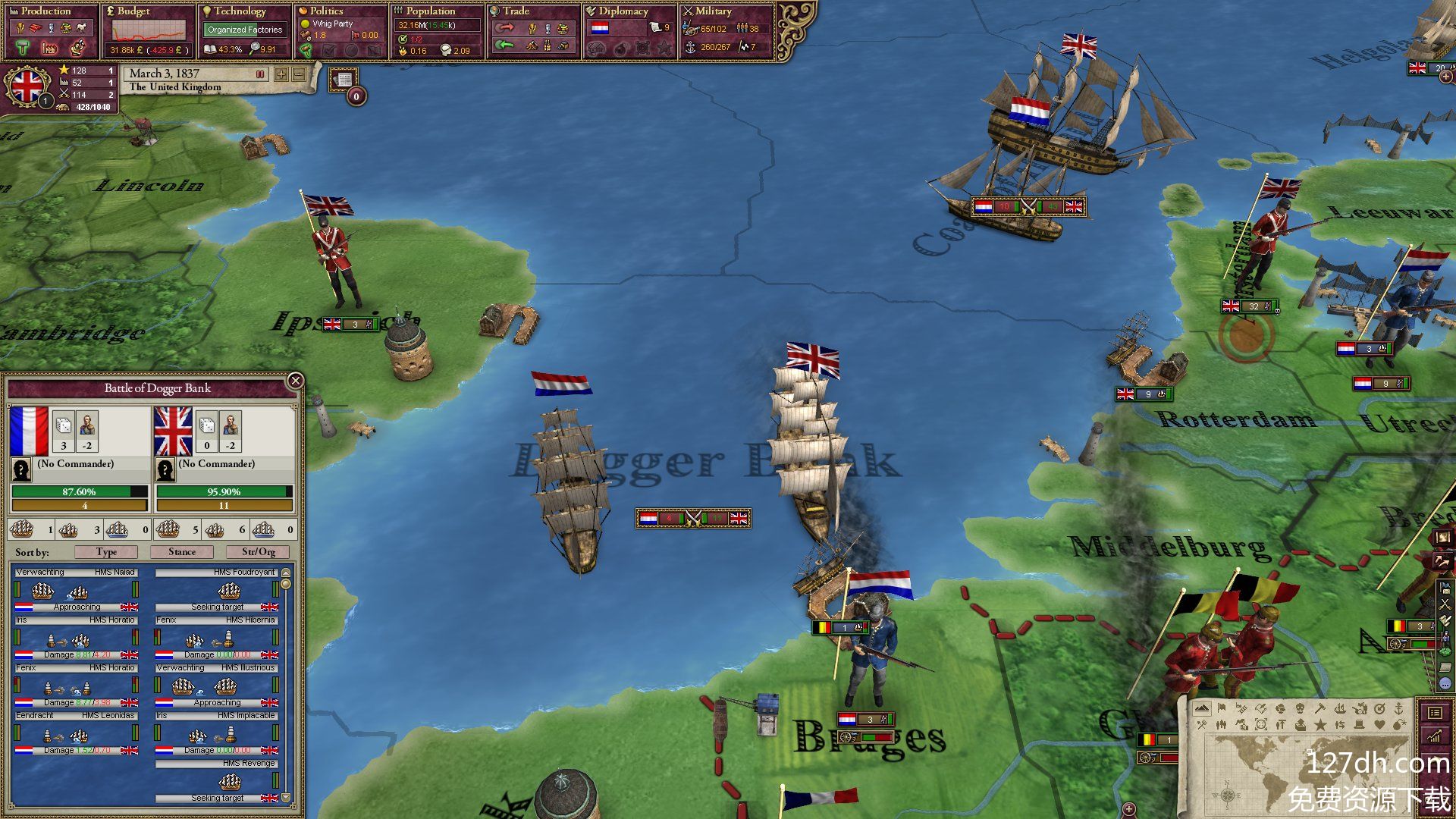Increase game speed with the plus button
Screen dimensions: 1456x819
281,74
